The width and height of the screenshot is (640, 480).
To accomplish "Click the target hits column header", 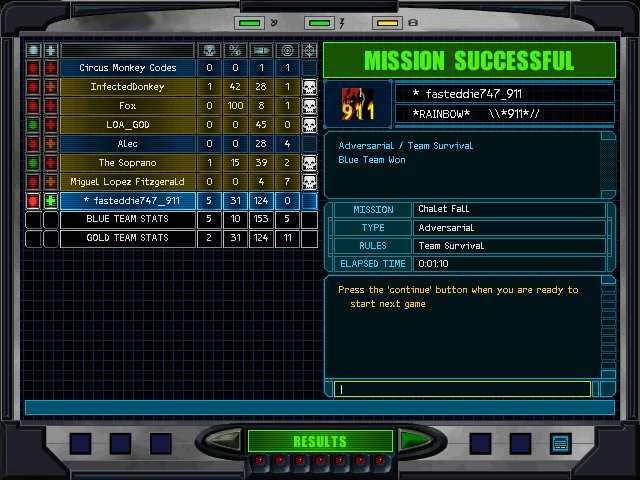I will coord(287,50).
